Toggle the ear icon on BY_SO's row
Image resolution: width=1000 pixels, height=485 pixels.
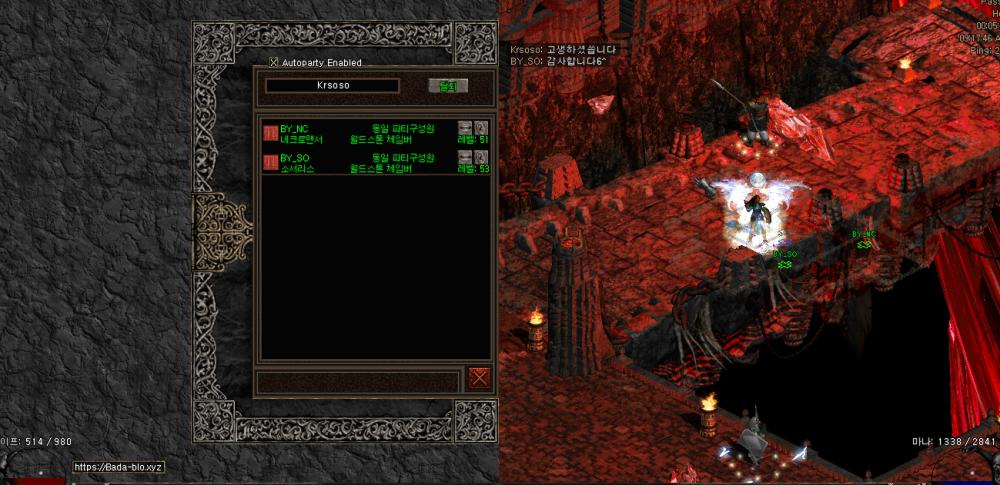[x=481, y=157]
